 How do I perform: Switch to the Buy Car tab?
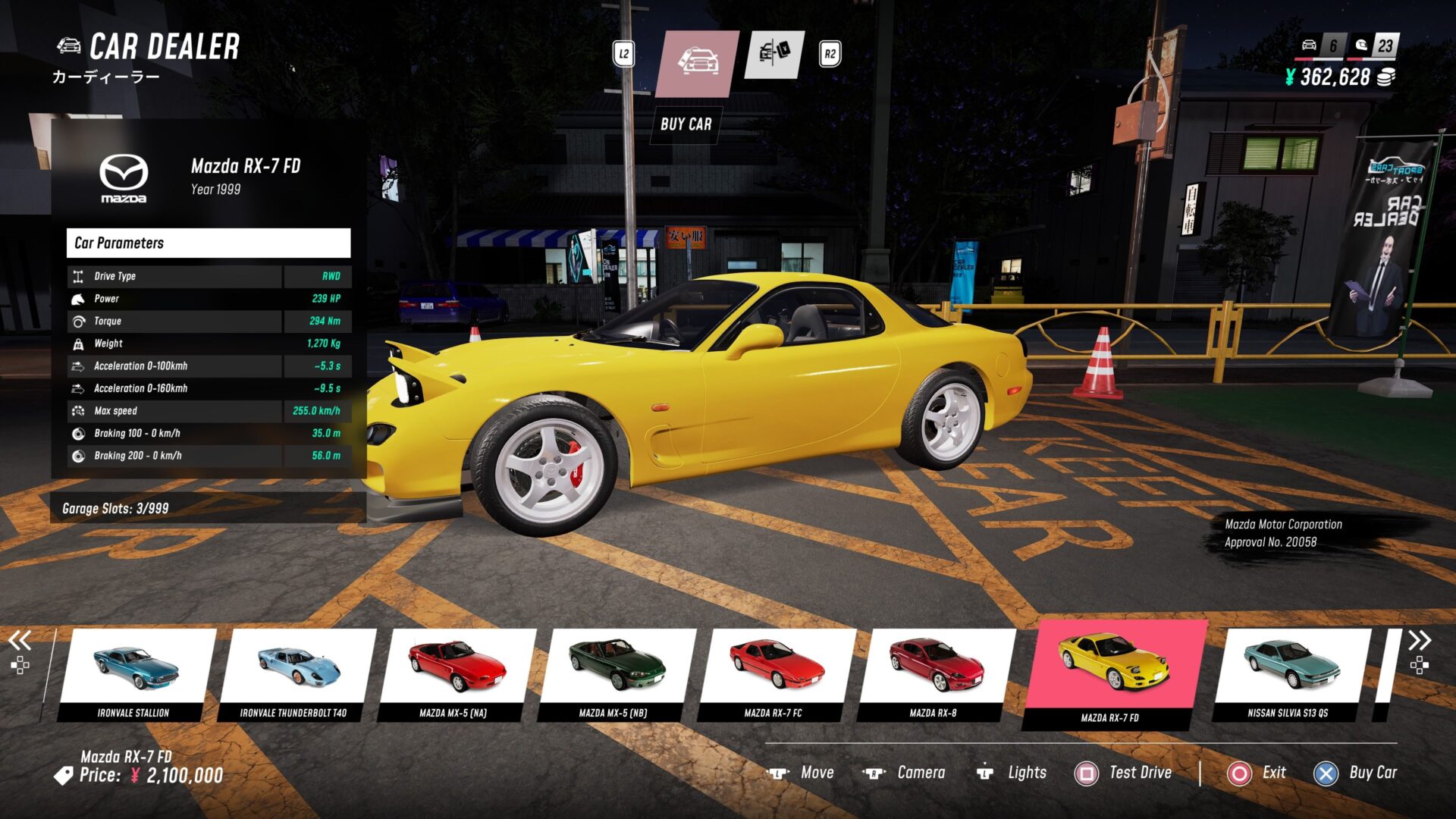click(697, 63)
